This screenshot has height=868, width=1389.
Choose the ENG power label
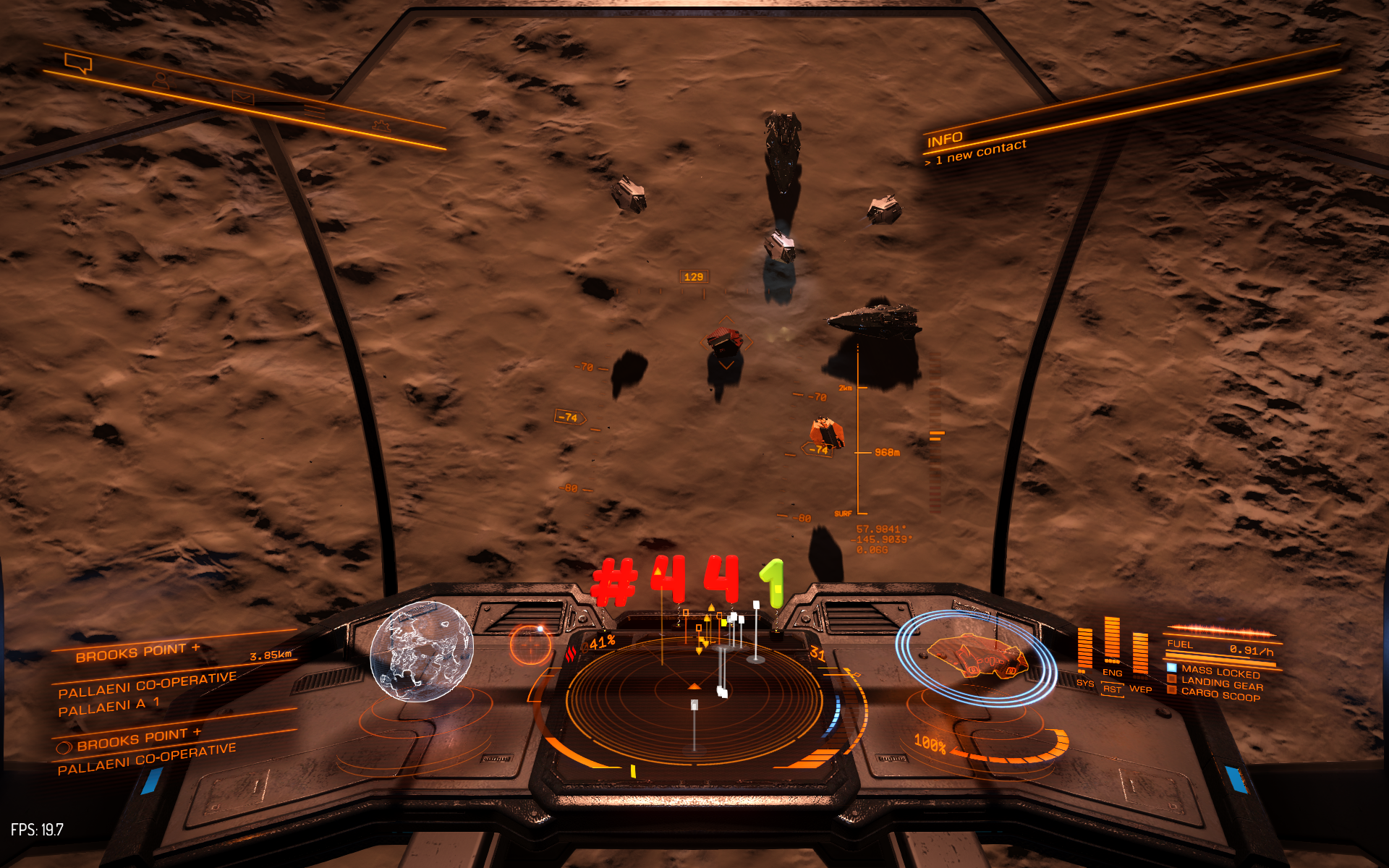pos(1112,673)
